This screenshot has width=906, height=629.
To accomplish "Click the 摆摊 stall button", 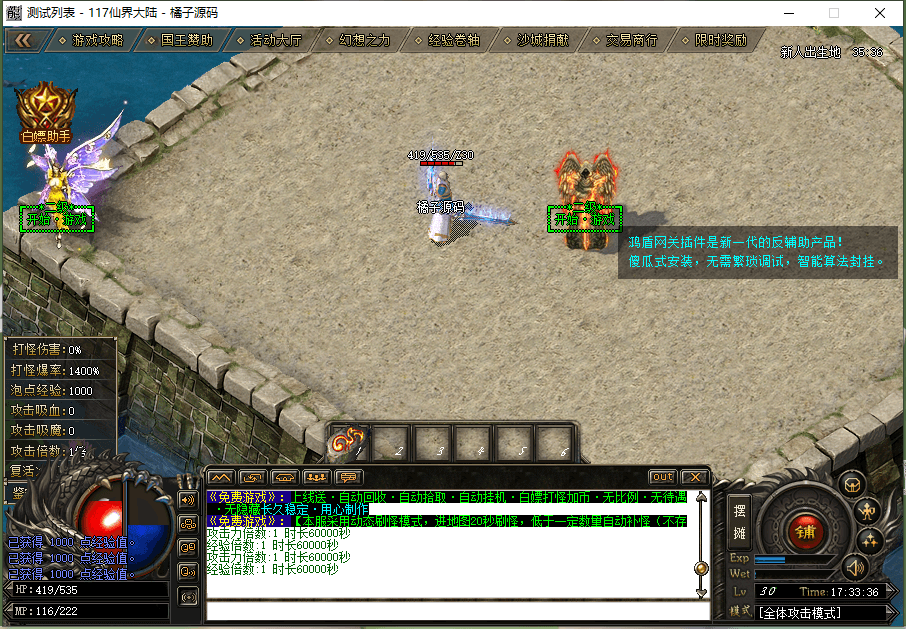I will pyautogui.click(x=739, y=520).
